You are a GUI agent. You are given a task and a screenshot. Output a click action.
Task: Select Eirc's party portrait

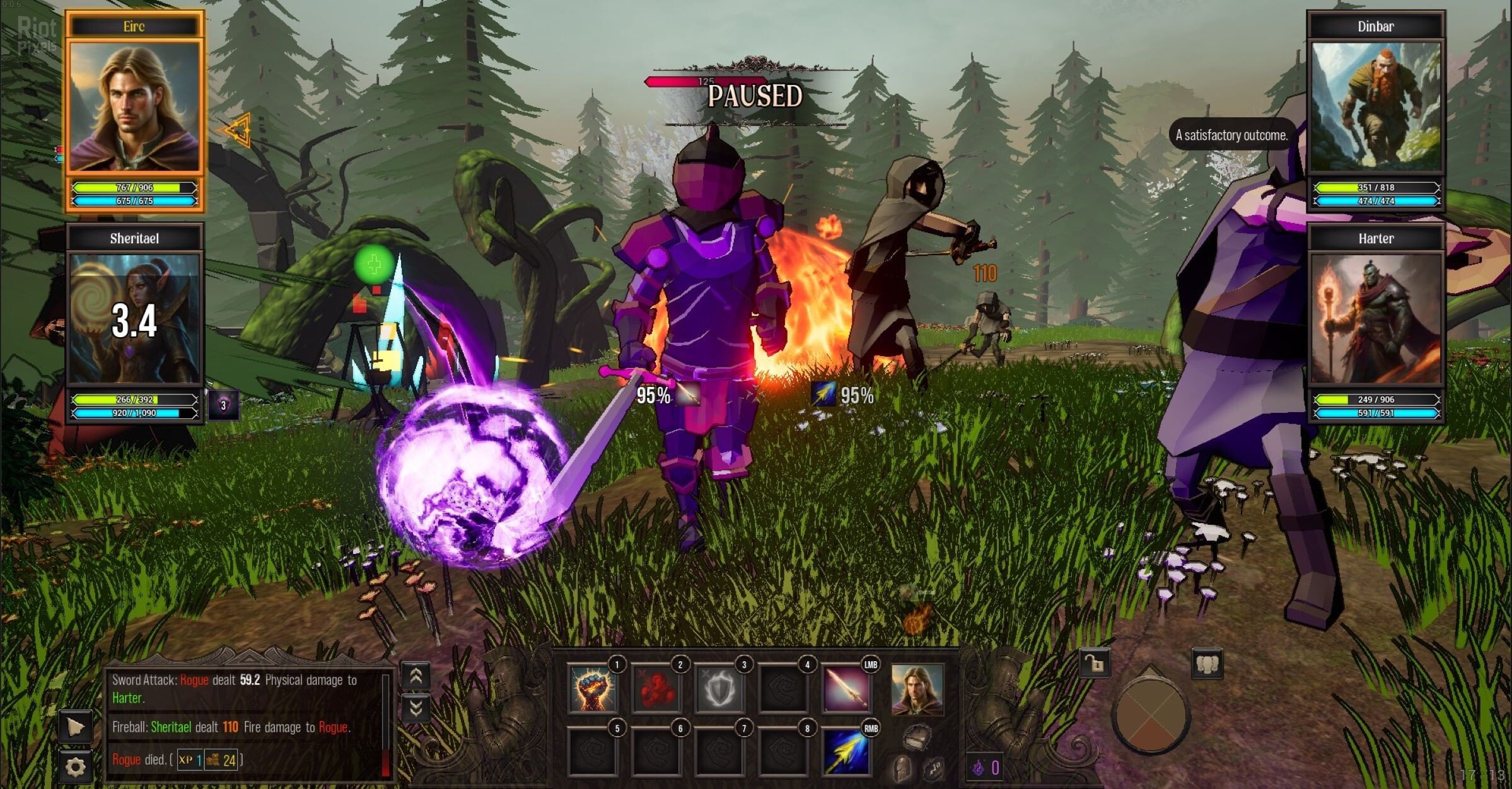pyautogui.click(x=134, y=106)
